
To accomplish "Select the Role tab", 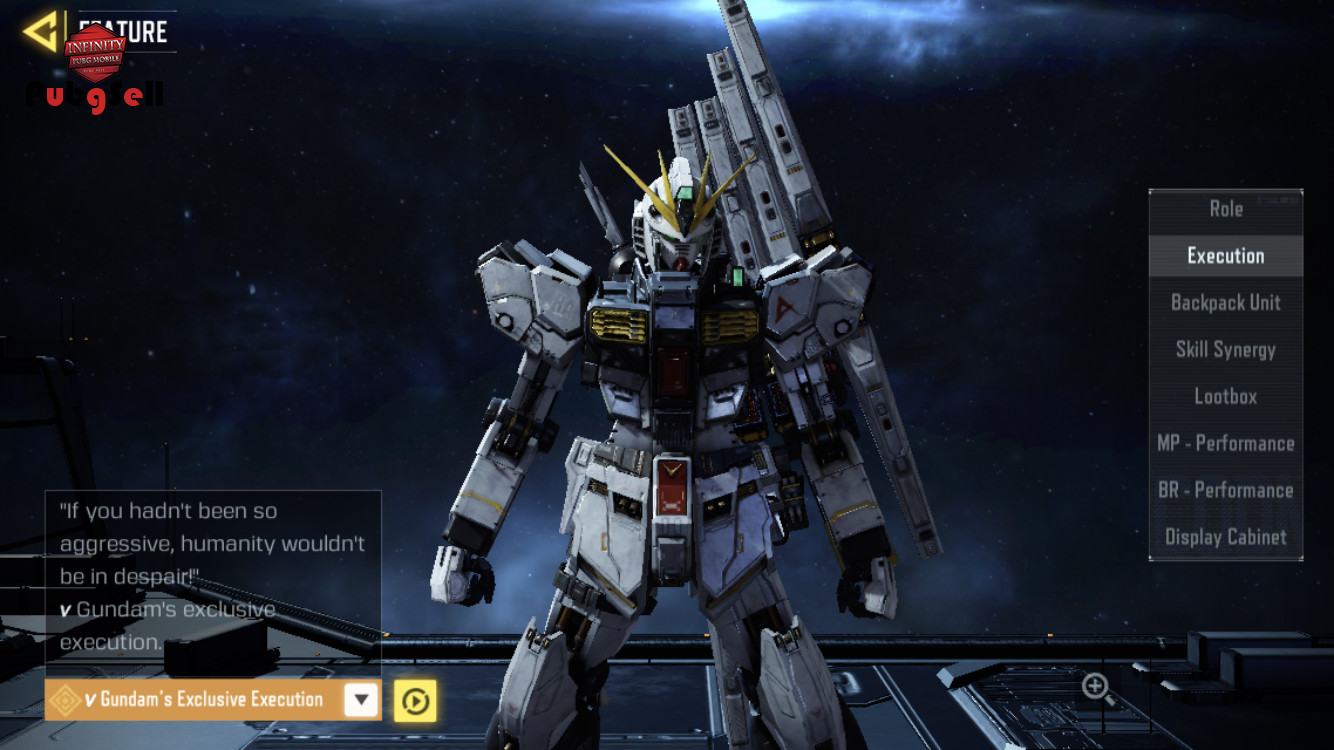I will pyautogui.click(x=1226, y=209).
